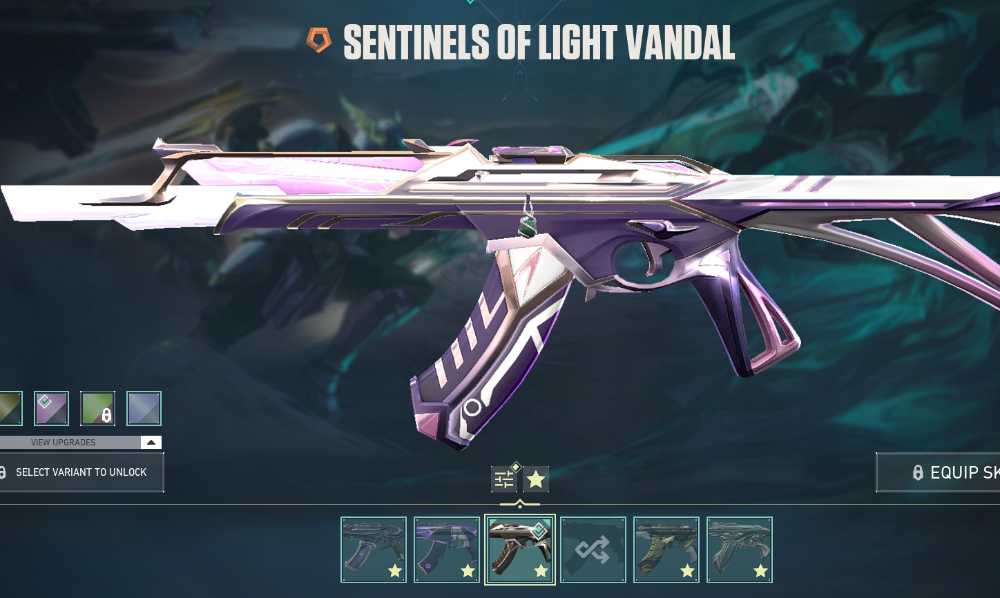1000x598 pixels.
Task: Select the first dark gray Vandal thumbnail
Action: [x=374, y=549]
